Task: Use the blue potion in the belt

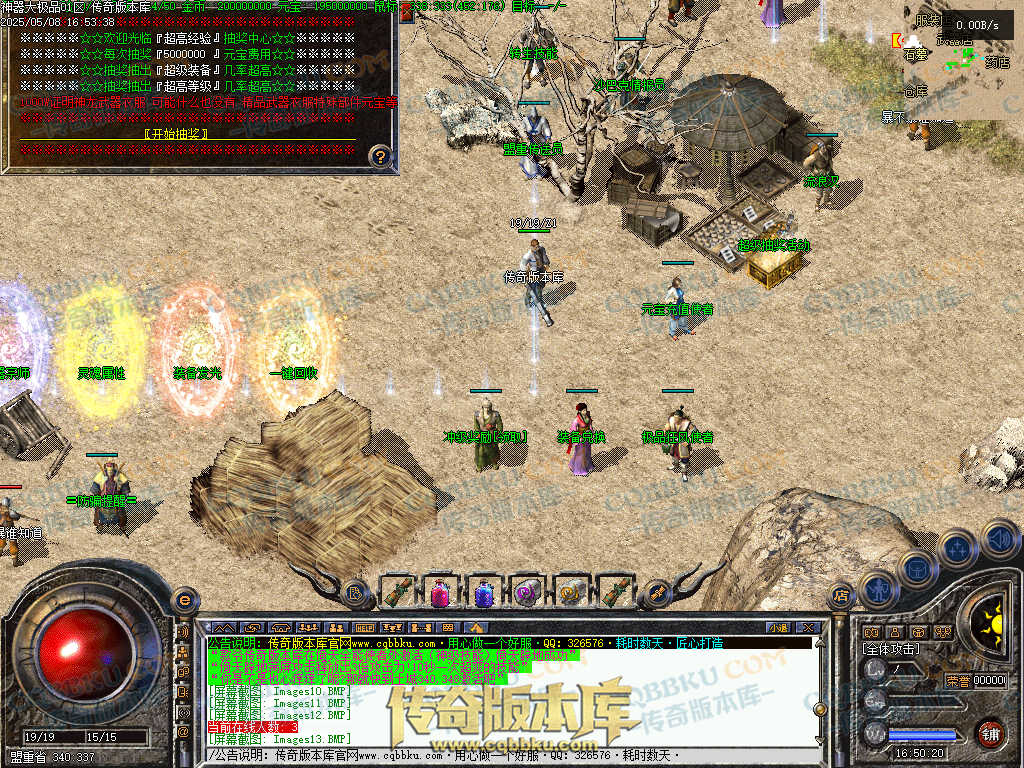Action: [x=484, y=592]
